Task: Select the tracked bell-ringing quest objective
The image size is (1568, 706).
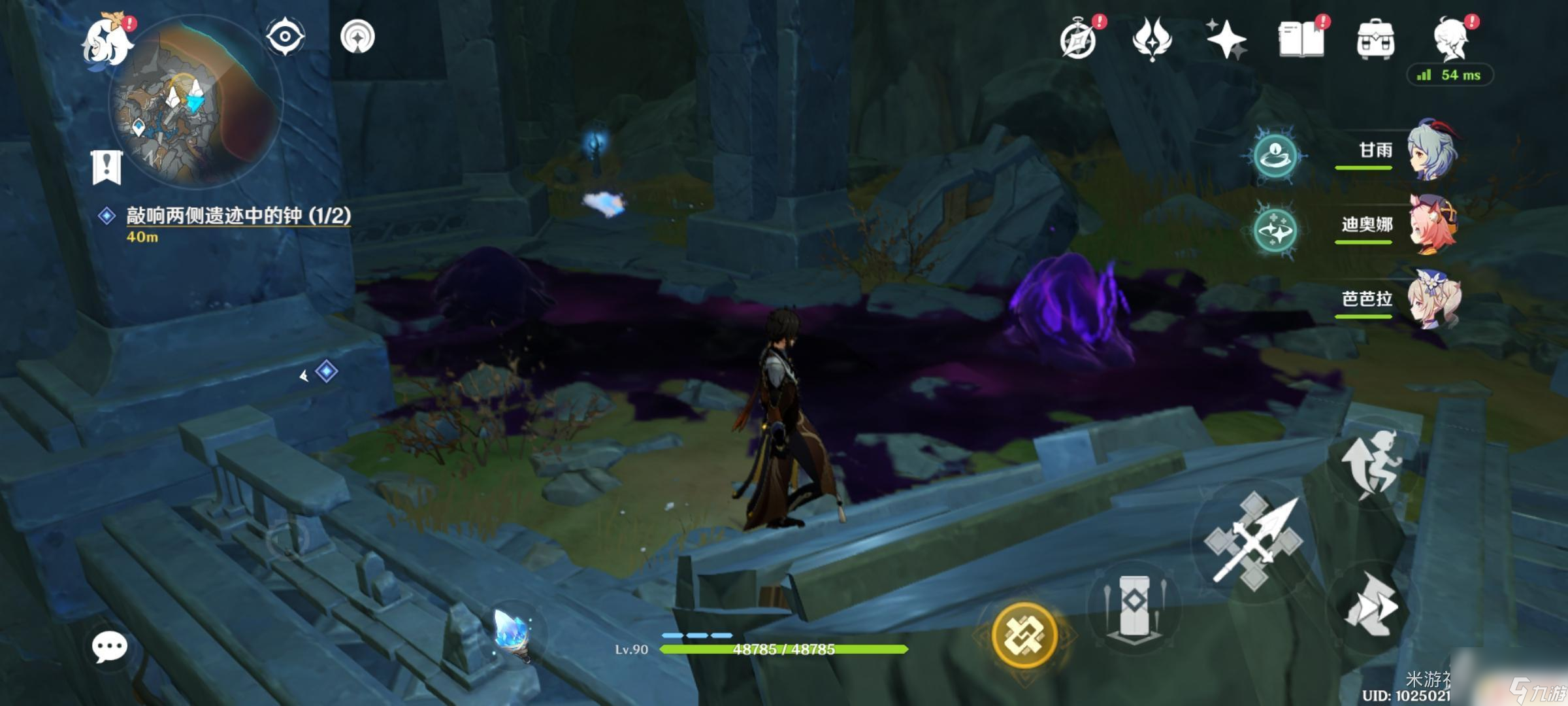Action: 238,216
